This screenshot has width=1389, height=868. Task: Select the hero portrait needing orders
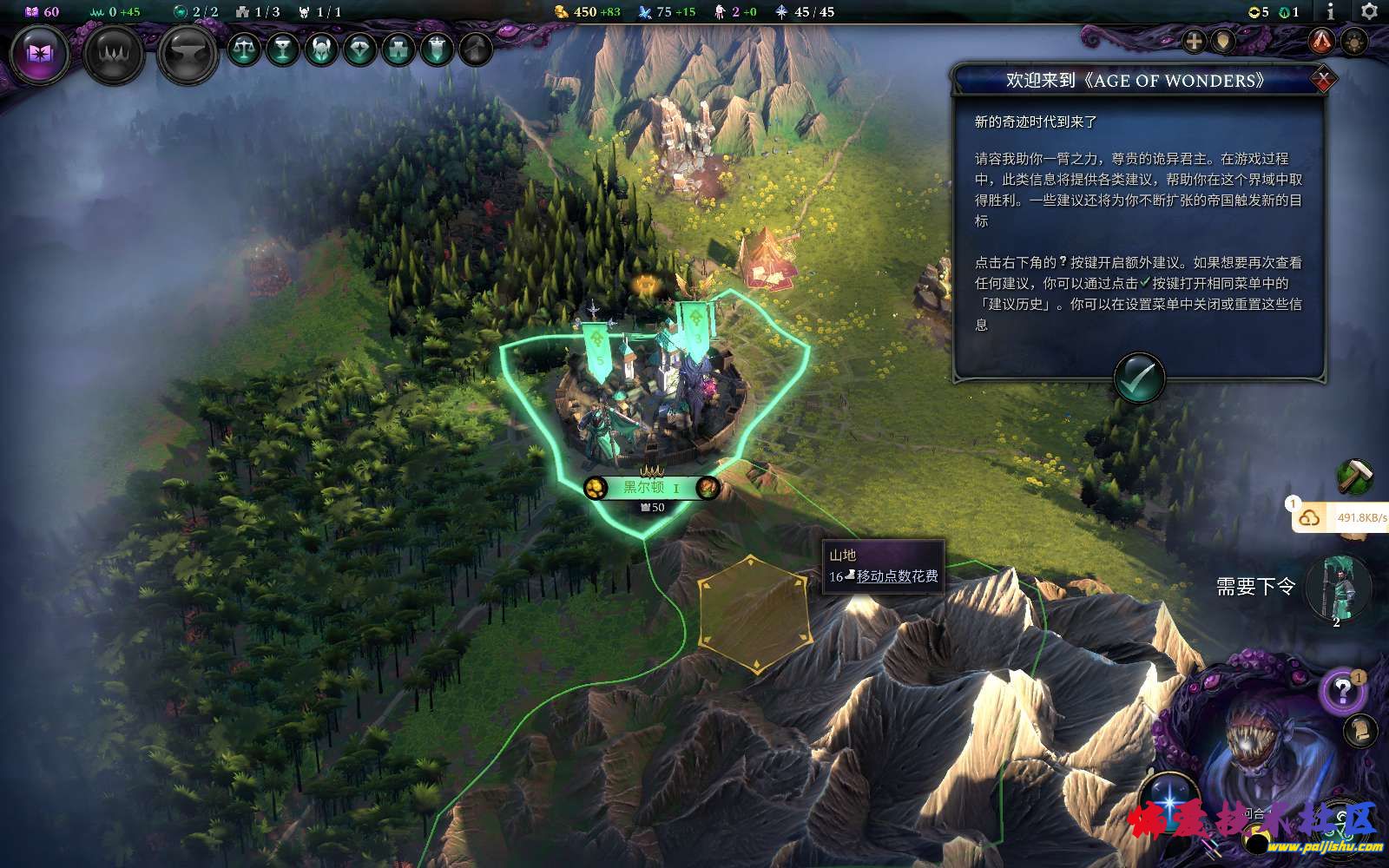[1338, 589]
